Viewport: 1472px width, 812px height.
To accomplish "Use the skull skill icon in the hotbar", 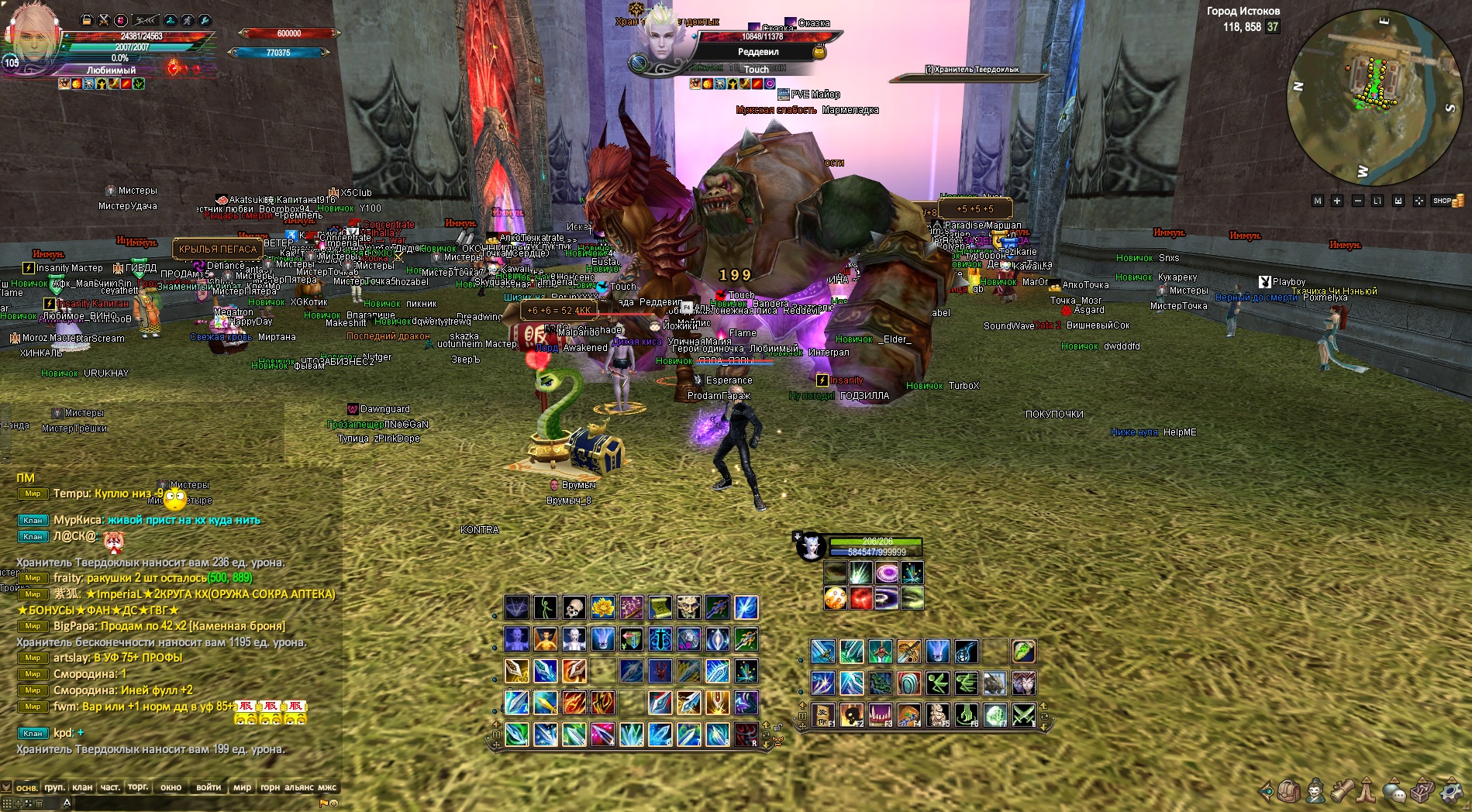I will coord(574,607).
